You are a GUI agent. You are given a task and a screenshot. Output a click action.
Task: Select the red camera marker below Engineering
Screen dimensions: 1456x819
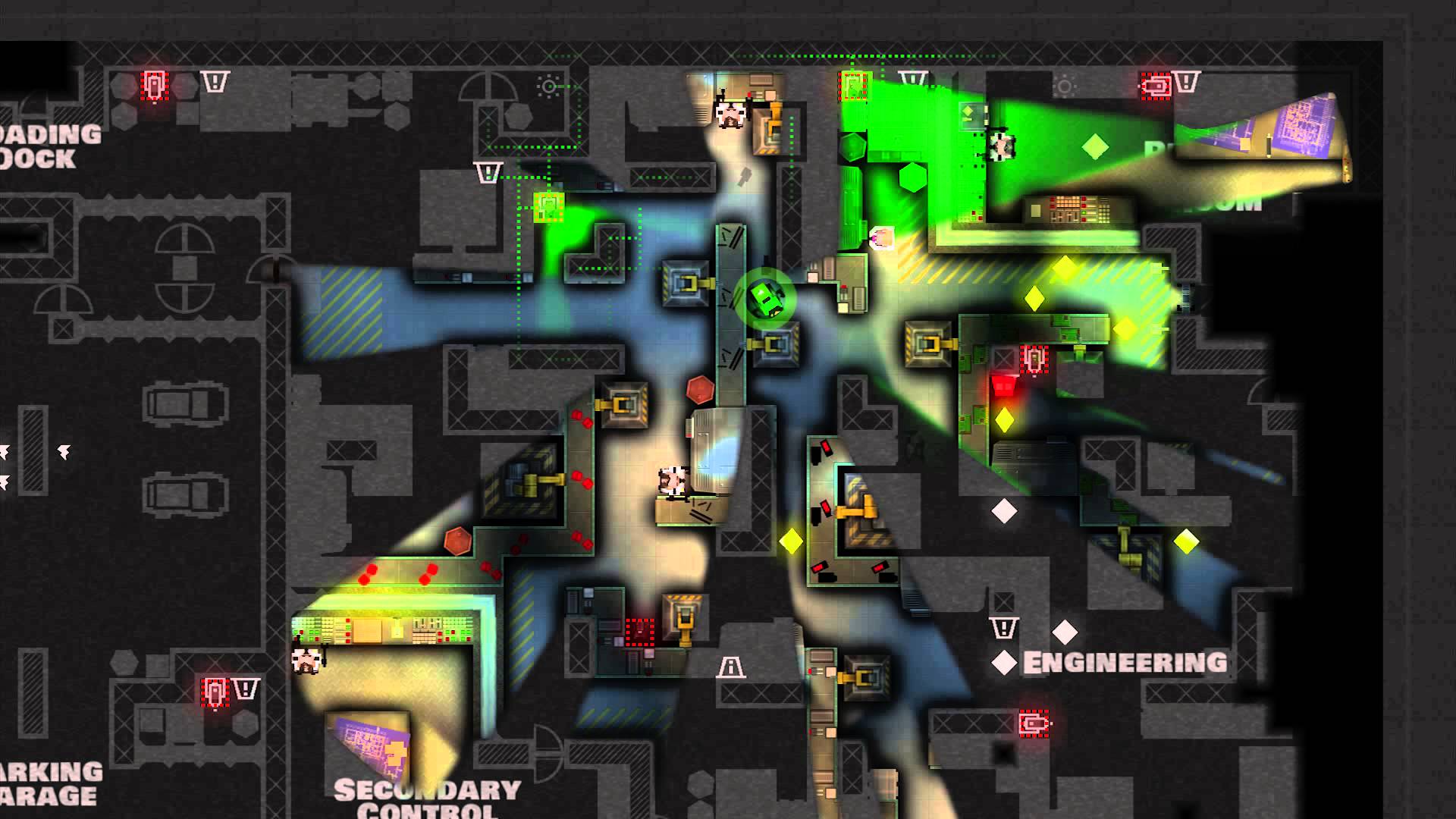pos(1033,723)
